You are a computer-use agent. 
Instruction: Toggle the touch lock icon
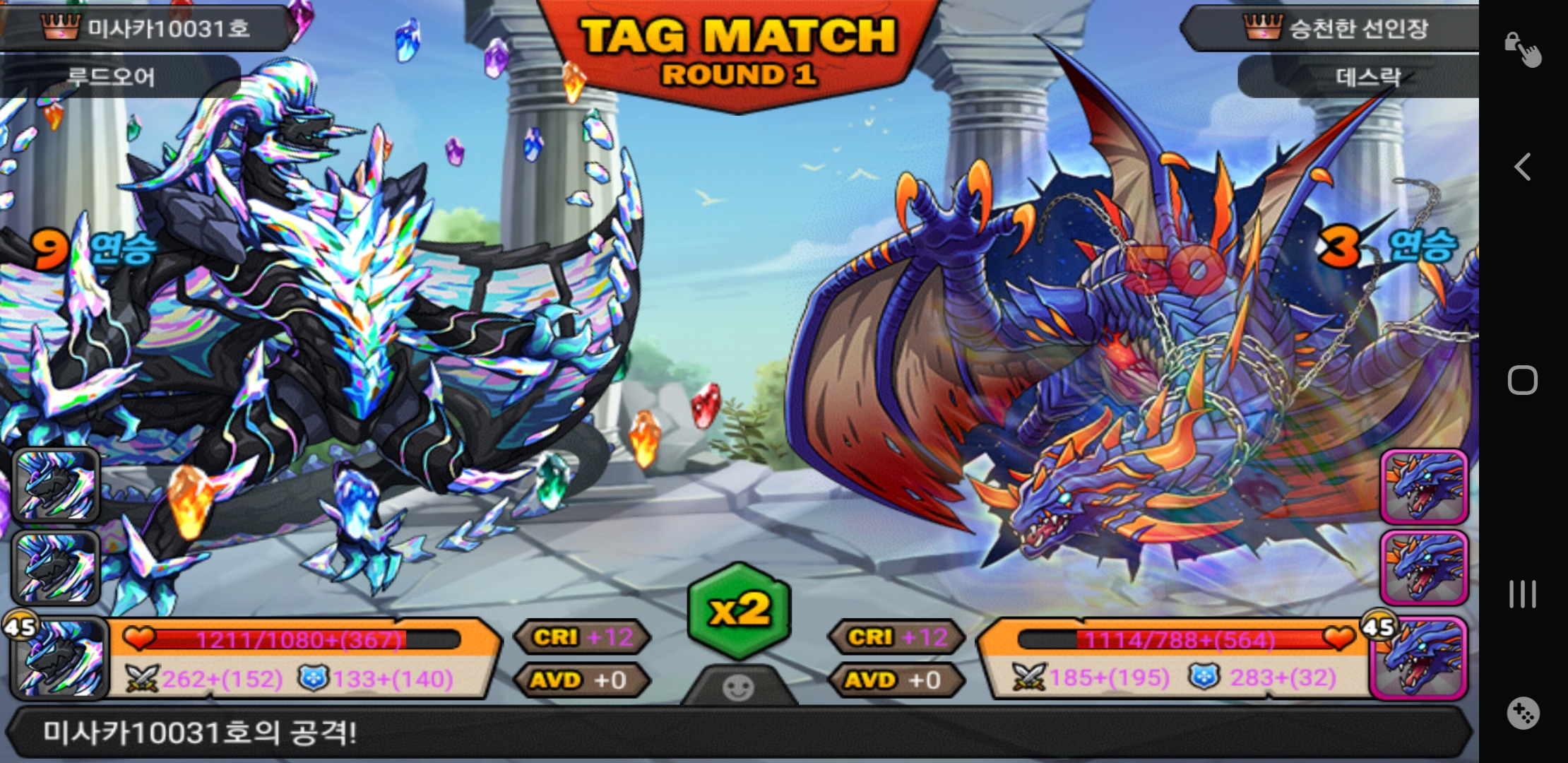(x=1523, y=49)
